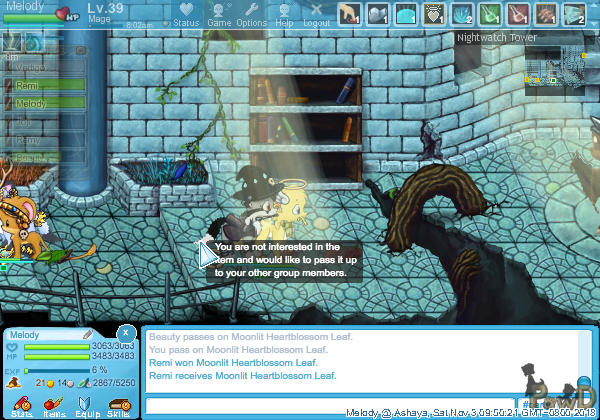Open the Status menu

pyautogui.click(x=185, y=14)
